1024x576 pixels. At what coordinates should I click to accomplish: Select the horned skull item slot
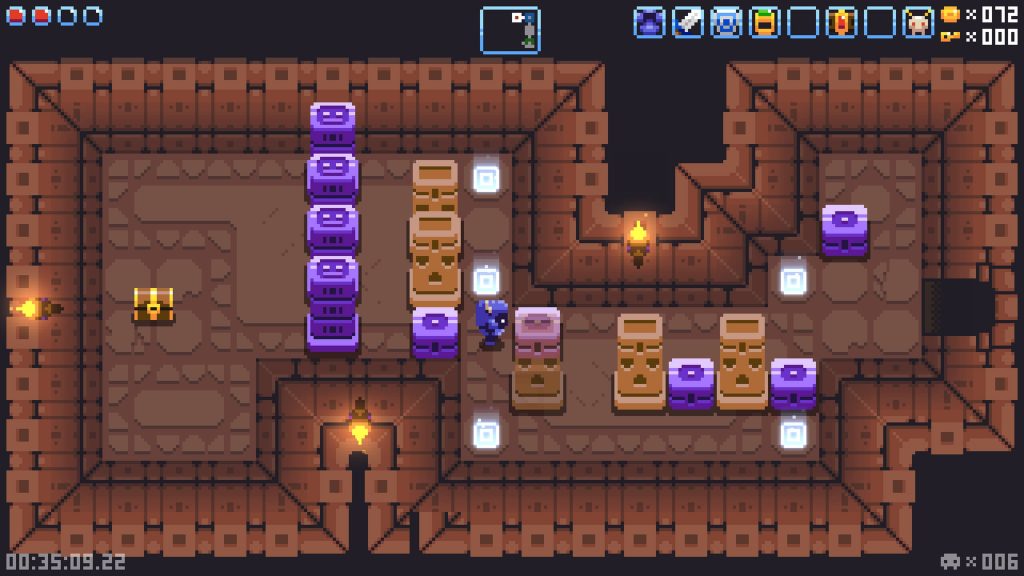click(918, 22)
